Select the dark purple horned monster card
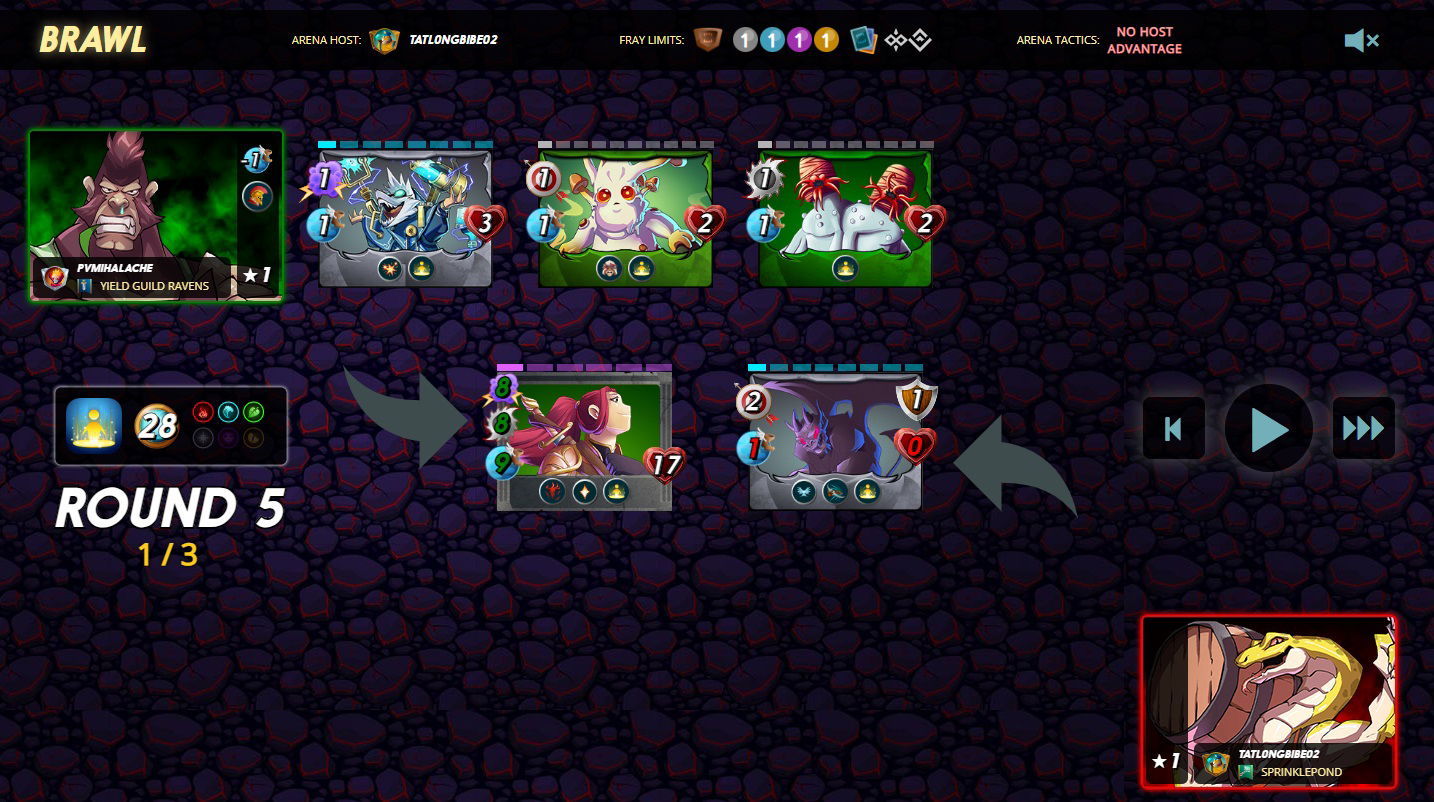Screen dimensions: 1434x802 [x=835, y=438]
